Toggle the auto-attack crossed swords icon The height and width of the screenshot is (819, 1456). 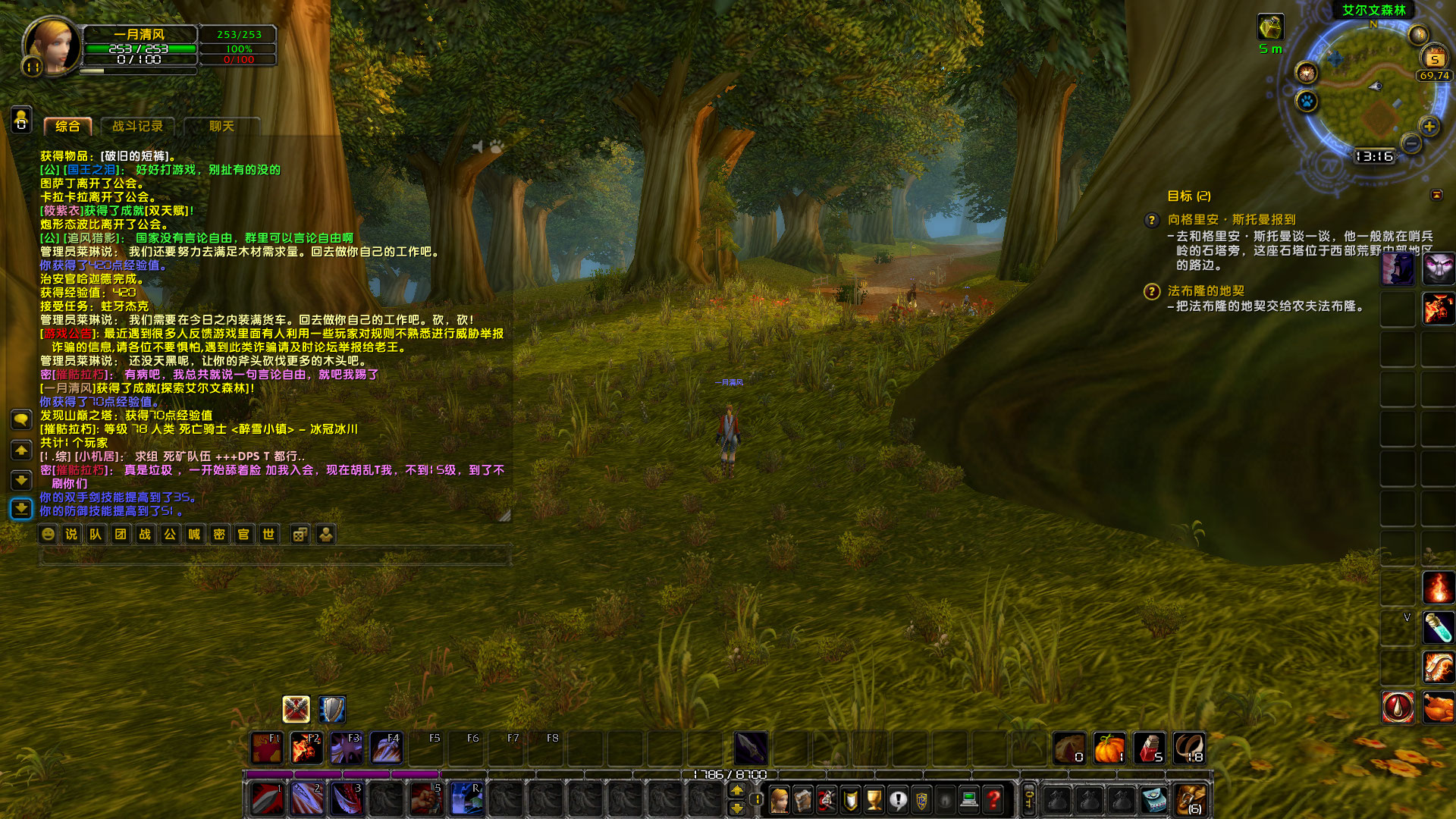[297, 709]
